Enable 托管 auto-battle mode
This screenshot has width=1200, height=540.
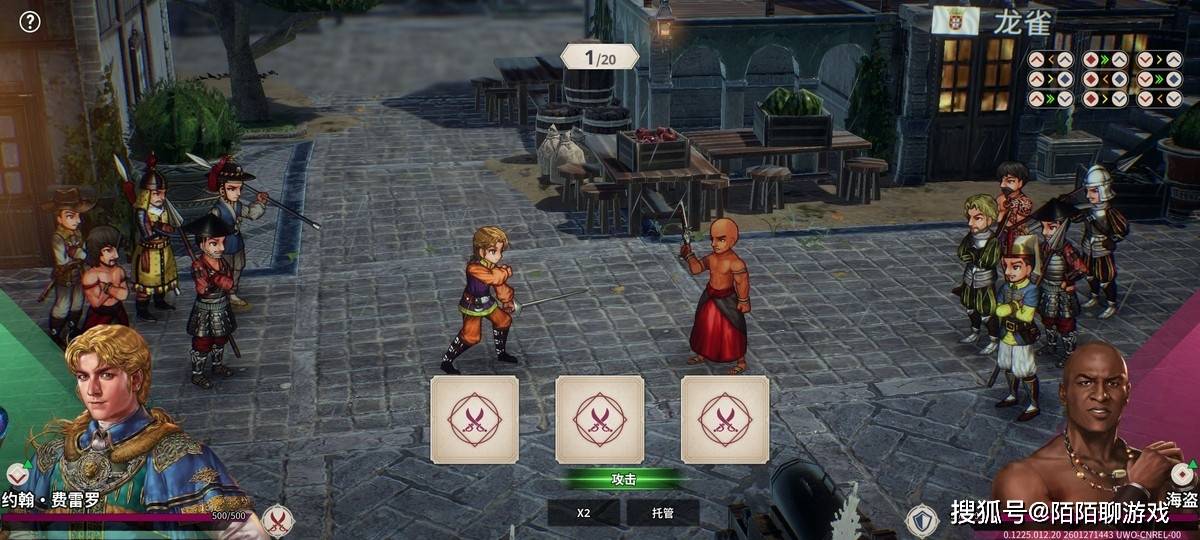coord(662,513)
